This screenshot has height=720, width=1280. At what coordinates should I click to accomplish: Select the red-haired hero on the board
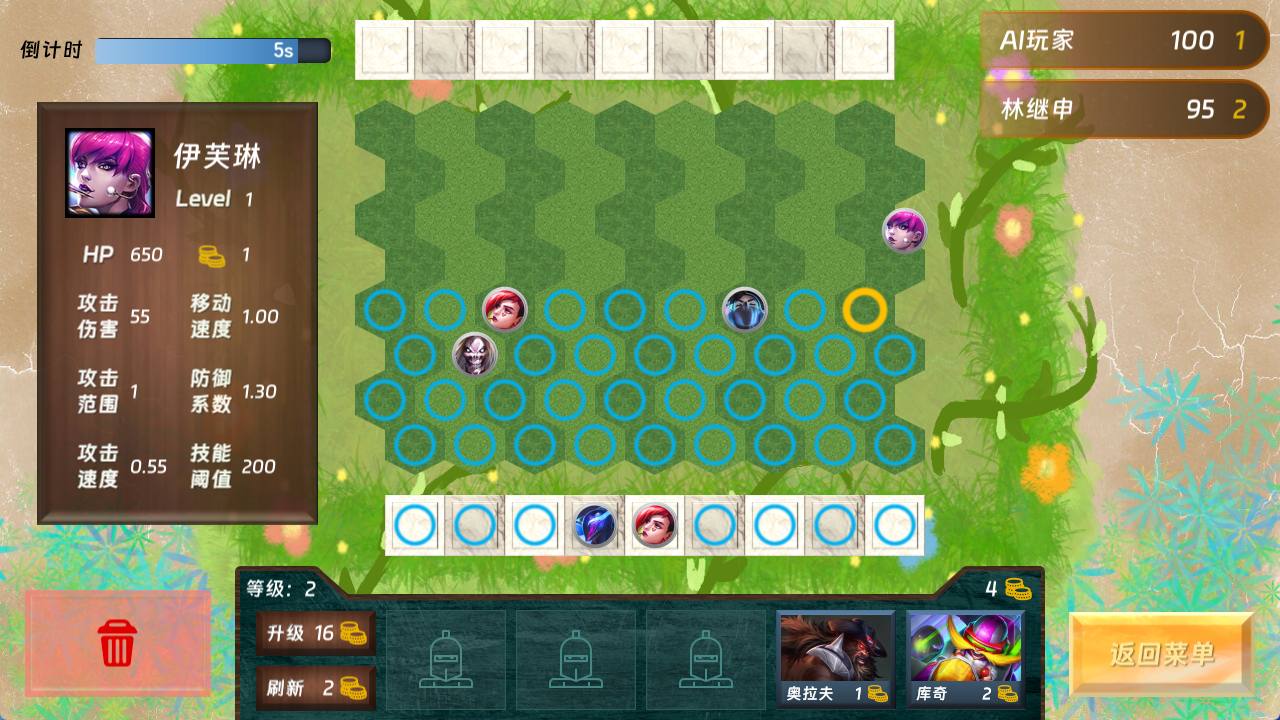point(504,310)
